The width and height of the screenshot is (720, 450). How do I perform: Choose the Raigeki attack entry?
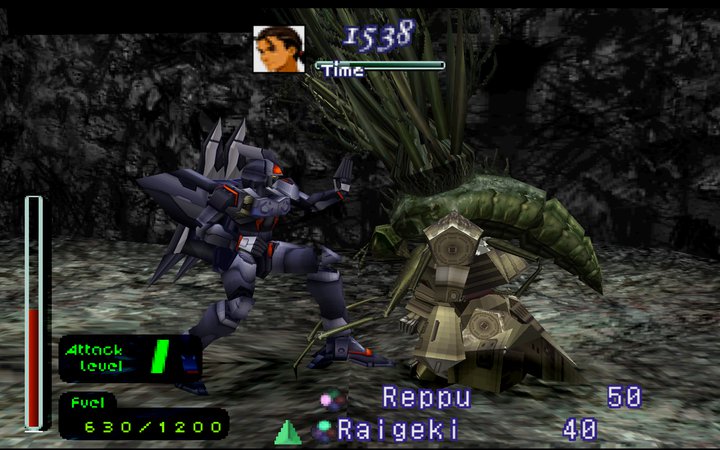[398, 431]
